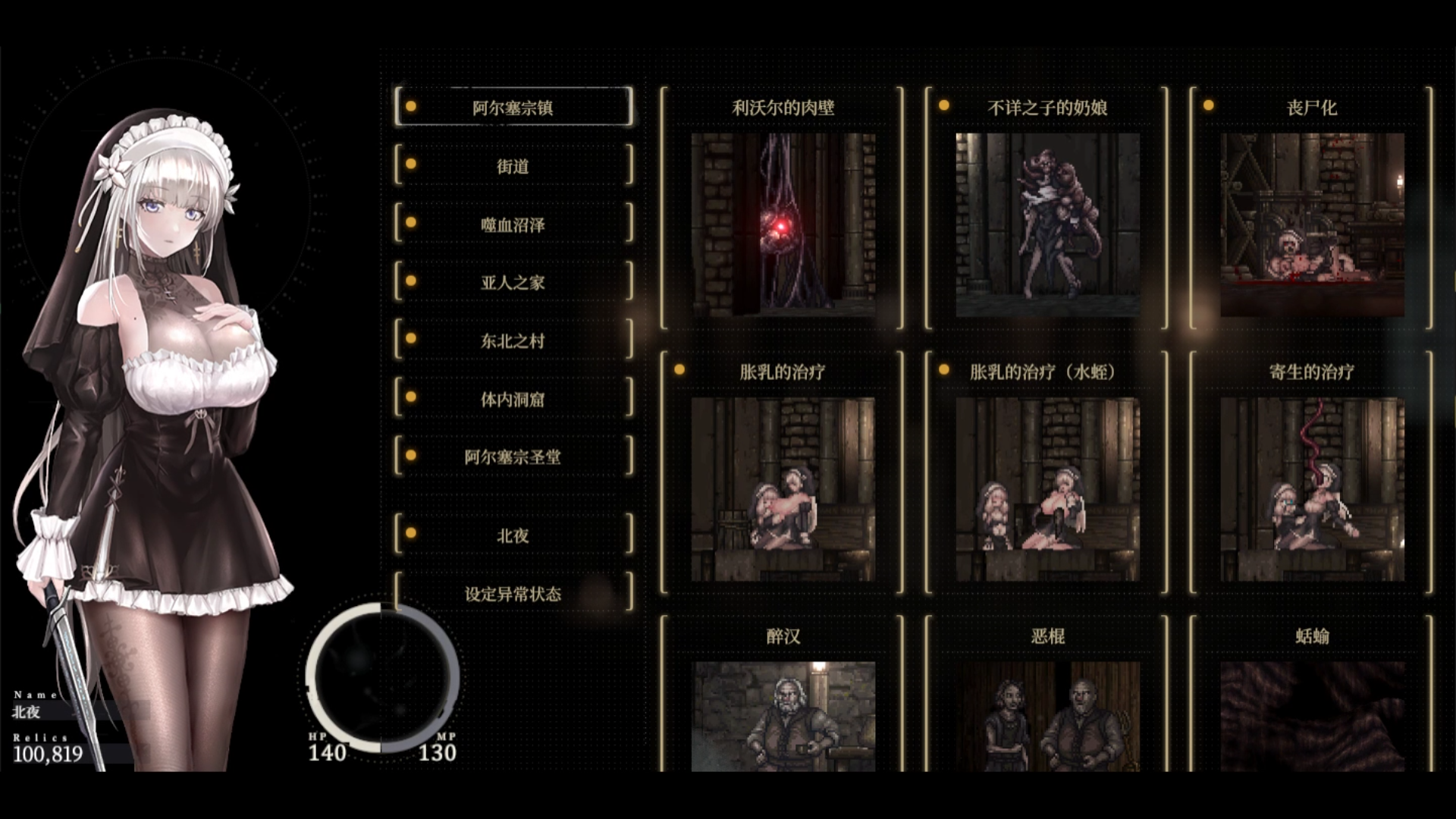This screenshot has height=819, width=1456.
Task: Open the 体内洞窟 category
Action: pos(513,399)
